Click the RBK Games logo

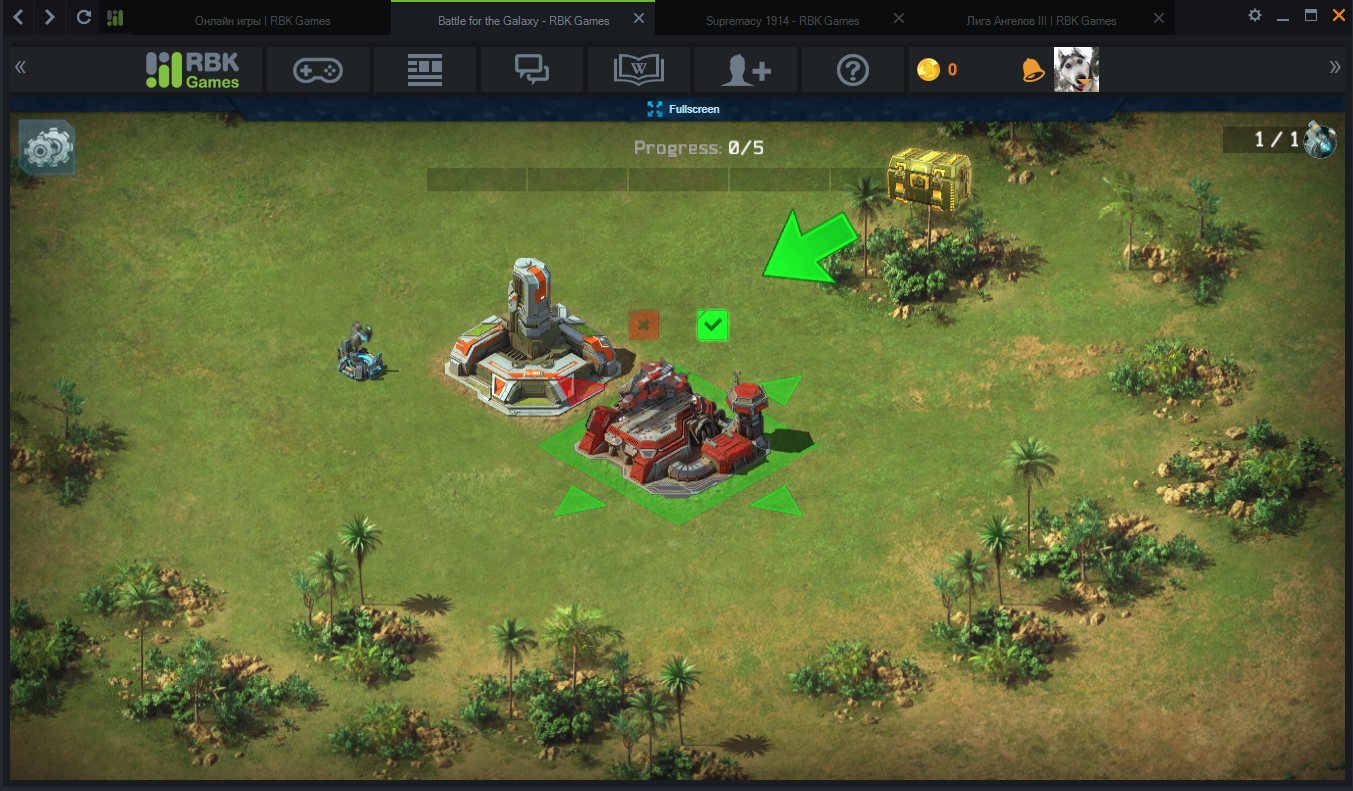tap(193, 69)
